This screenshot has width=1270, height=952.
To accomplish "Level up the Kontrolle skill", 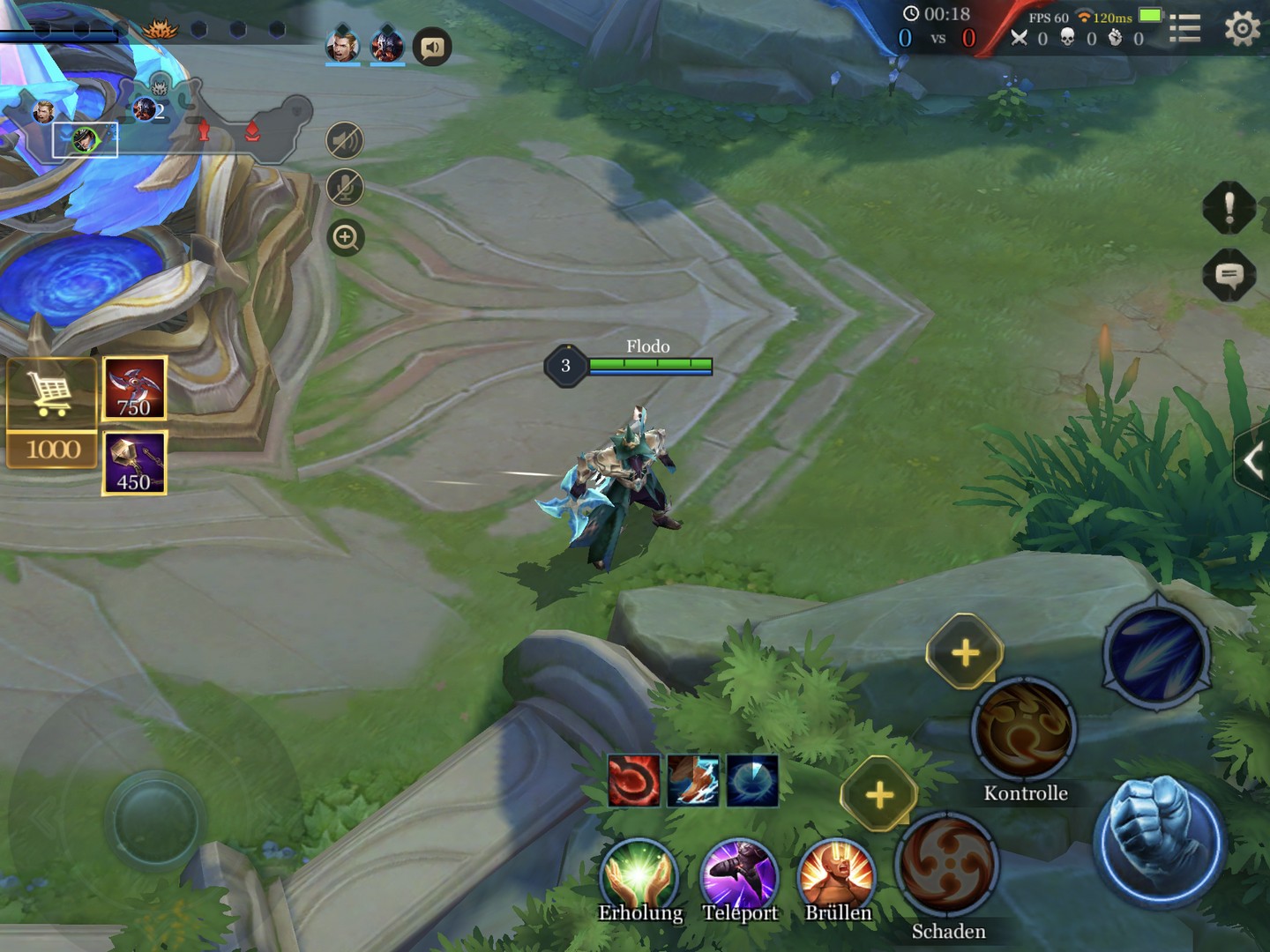I will pos(965,652).
